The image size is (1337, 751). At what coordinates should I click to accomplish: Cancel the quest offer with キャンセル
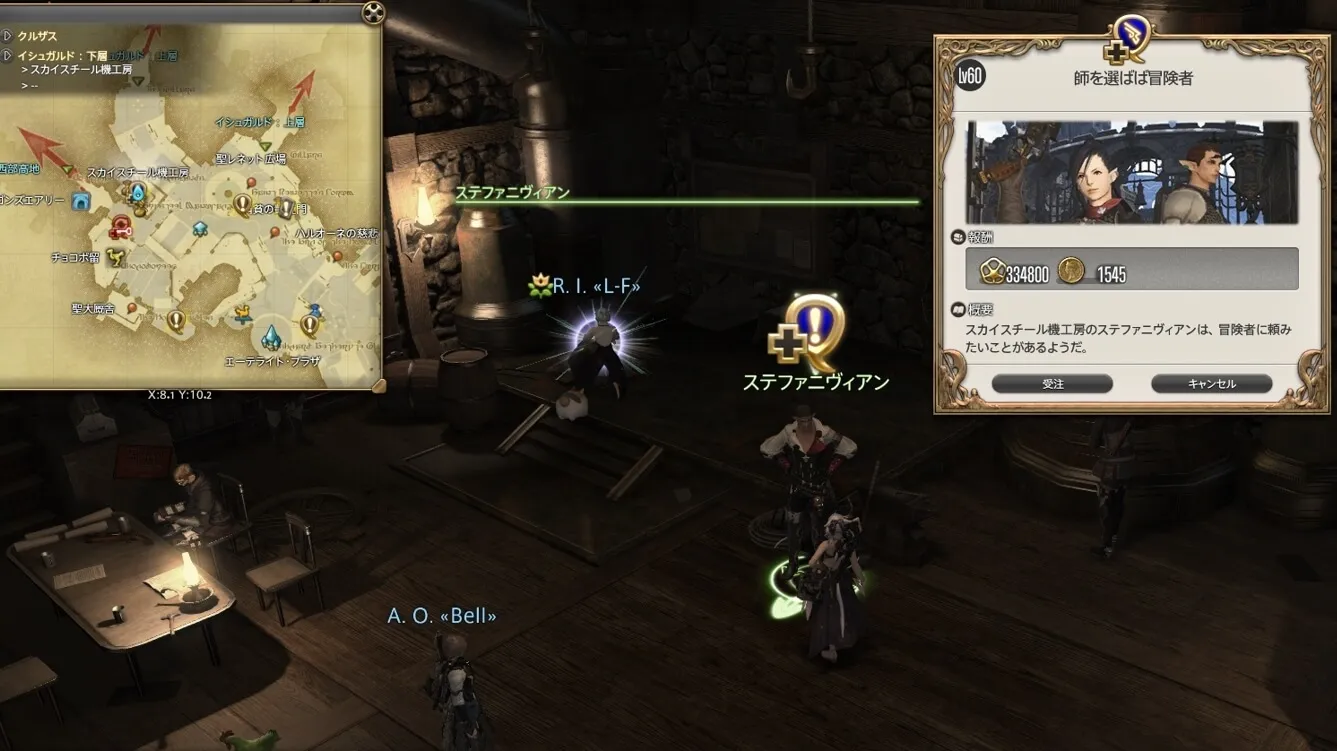[1211, 384]
